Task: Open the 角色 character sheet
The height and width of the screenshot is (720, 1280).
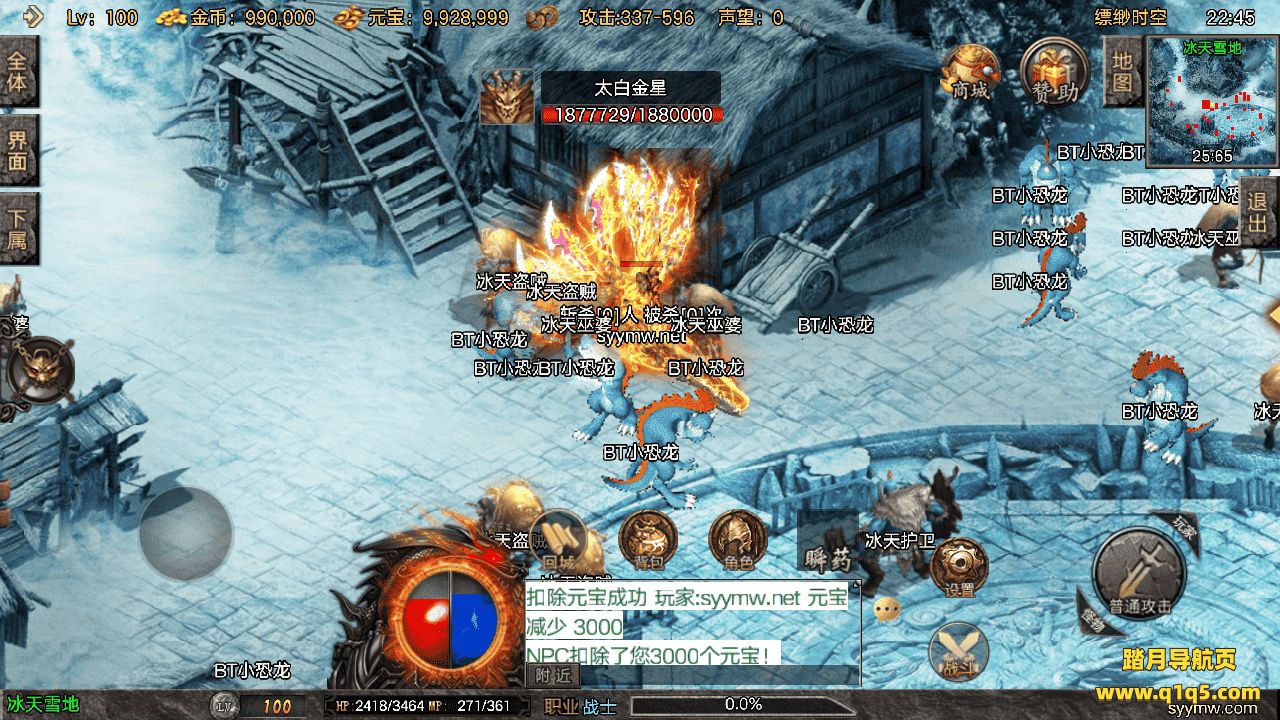Action: point(738,541)
